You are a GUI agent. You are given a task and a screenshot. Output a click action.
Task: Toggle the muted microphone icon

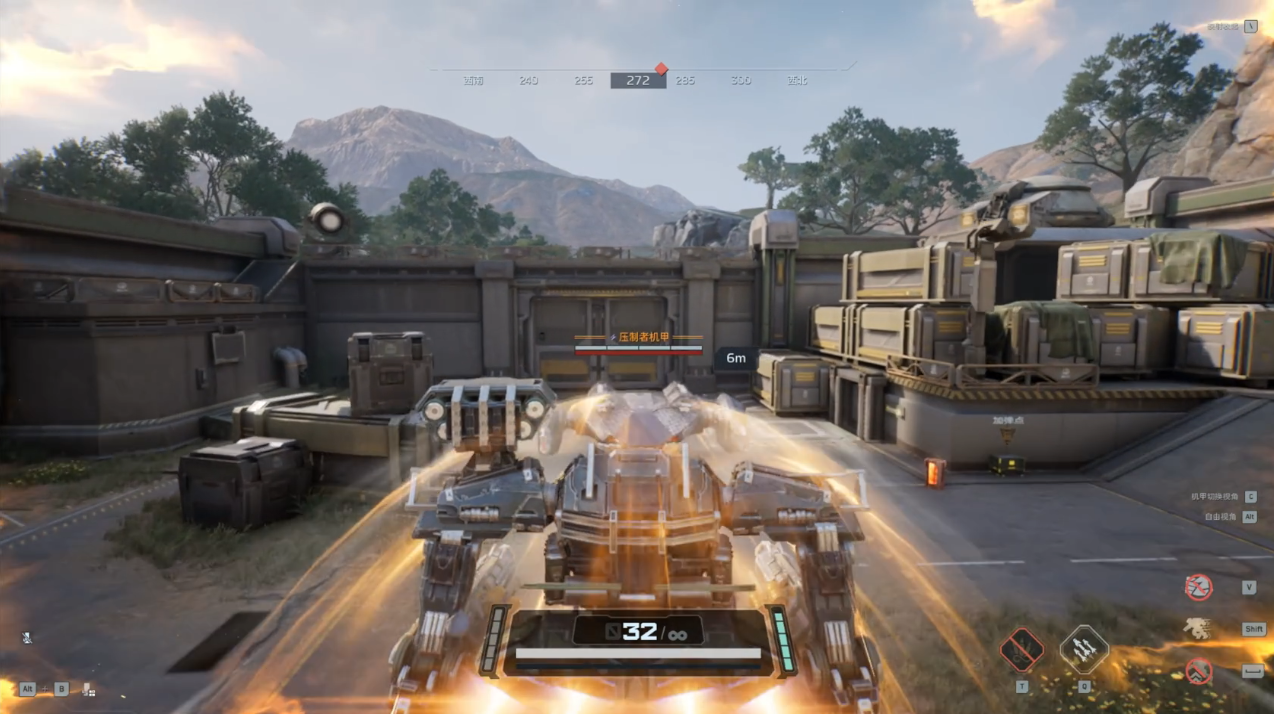pyautogui.click(x=26, y=637)
